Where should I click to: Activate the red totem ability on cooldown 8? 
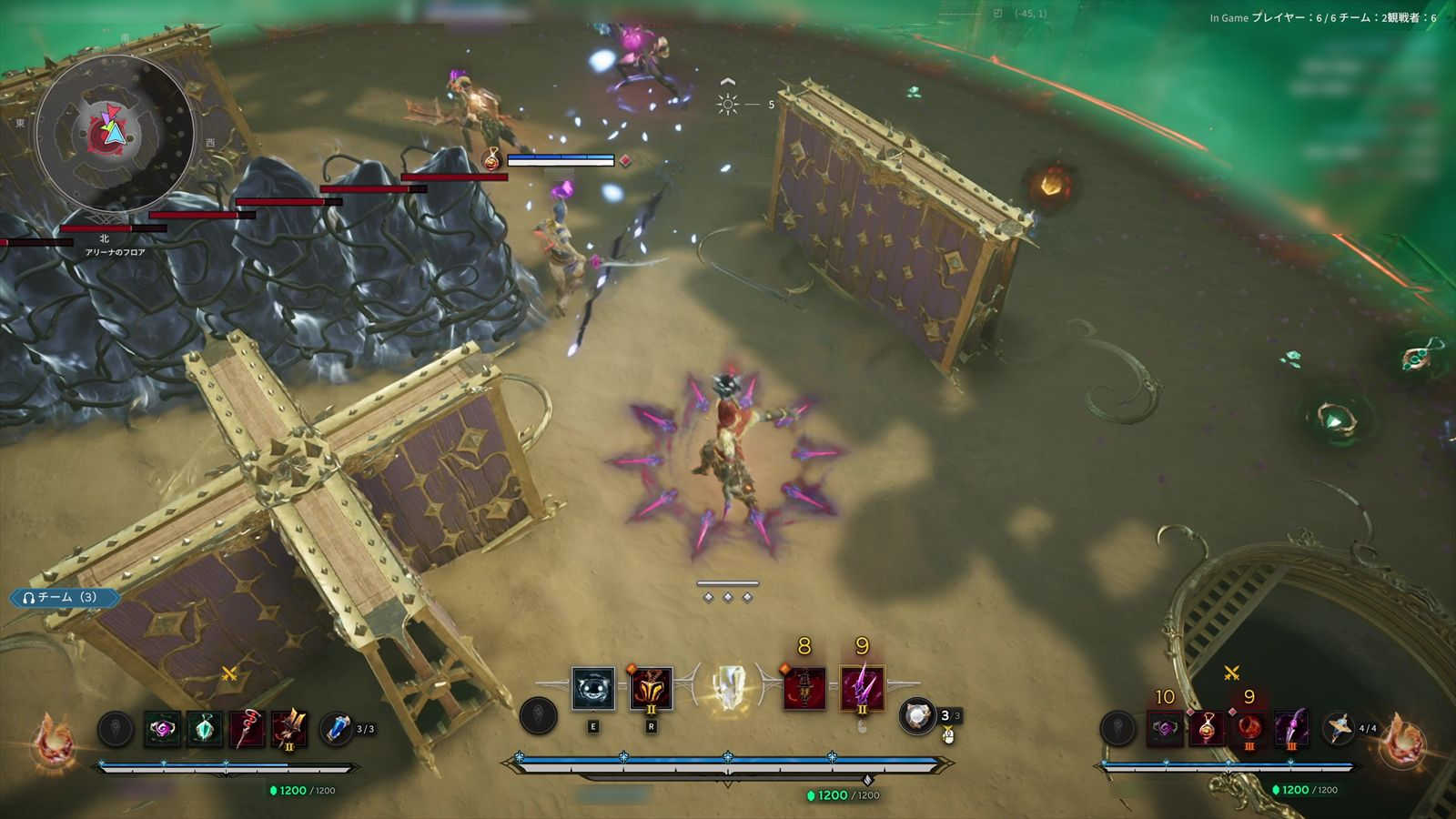[804, 689]
